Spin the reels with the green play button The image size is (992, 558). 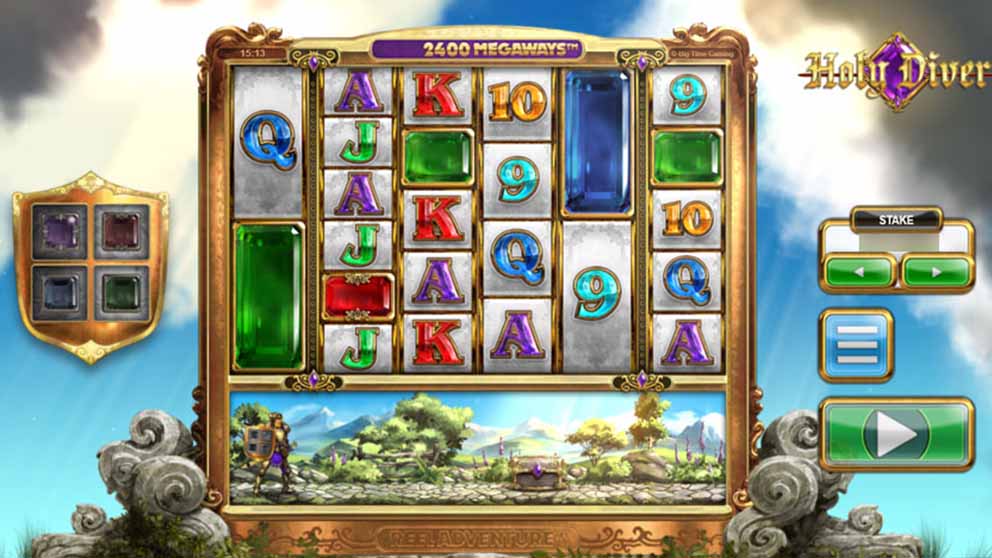897,433
